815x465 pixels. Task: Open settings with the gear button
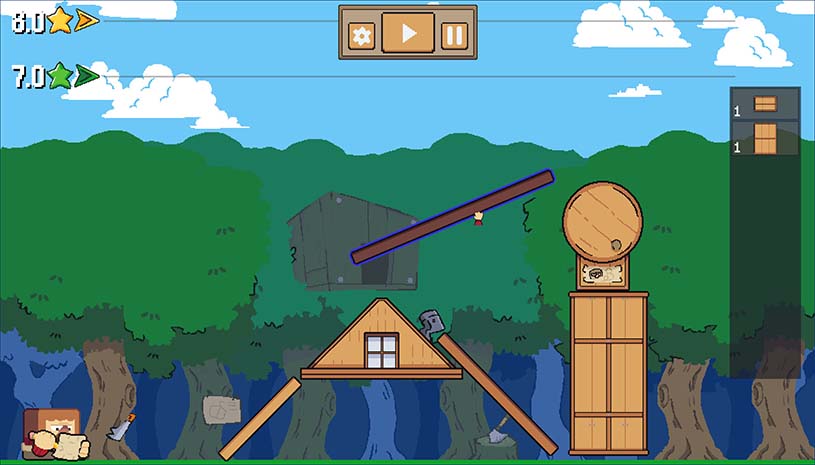pos(361,36)
